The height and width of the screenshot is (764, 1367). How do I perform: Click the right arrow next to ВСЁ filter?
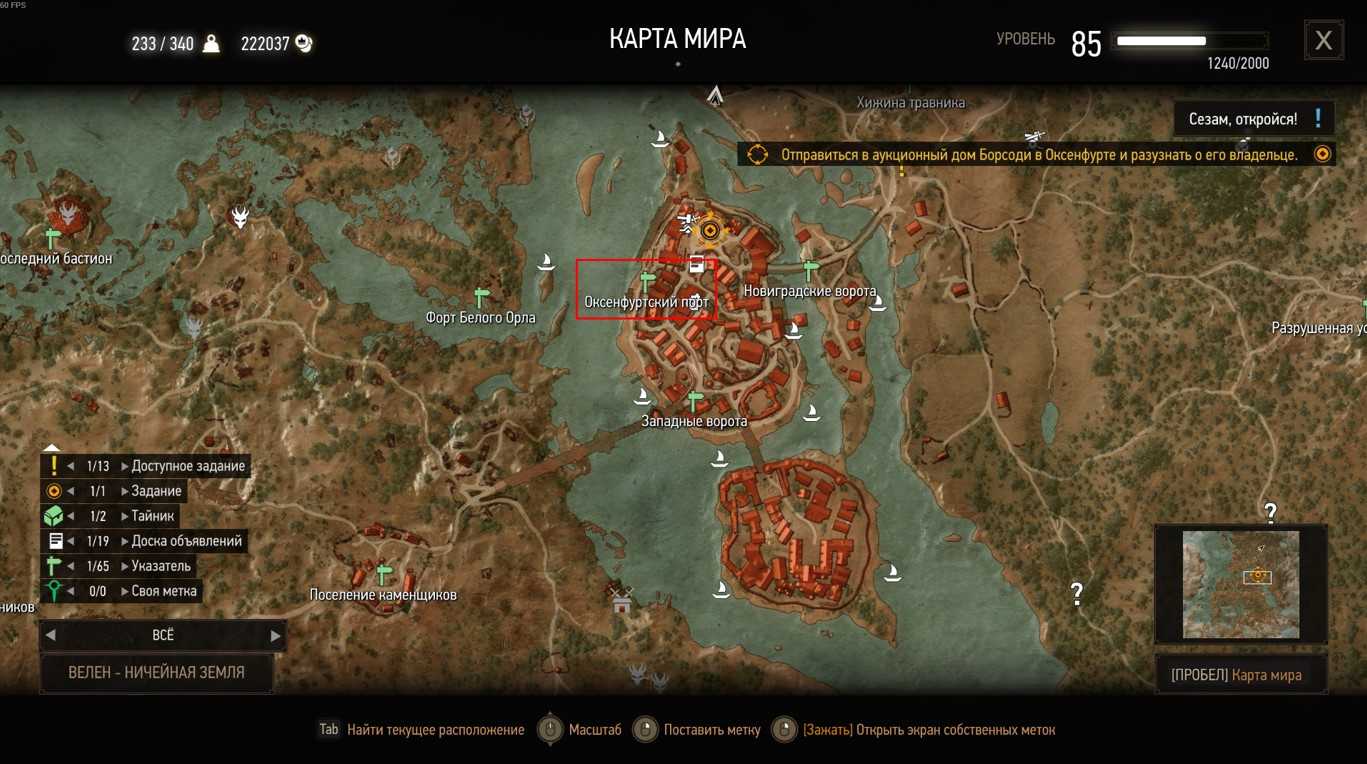click(276, 636)
